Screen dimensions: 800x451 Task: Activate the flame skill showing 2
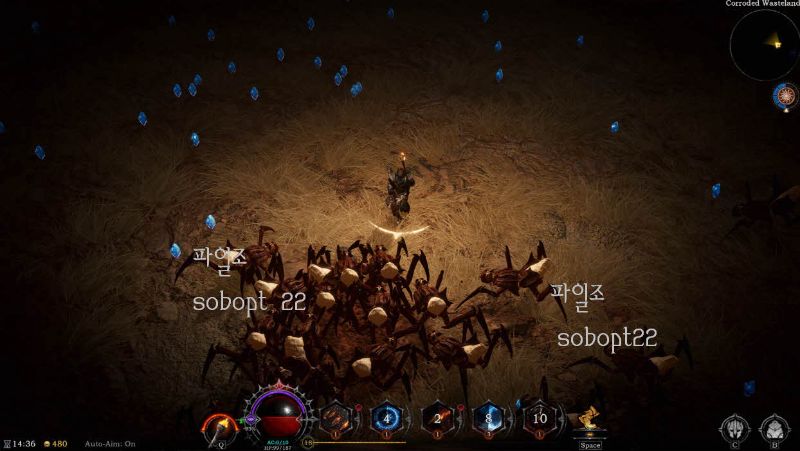(x=438, y=418)
